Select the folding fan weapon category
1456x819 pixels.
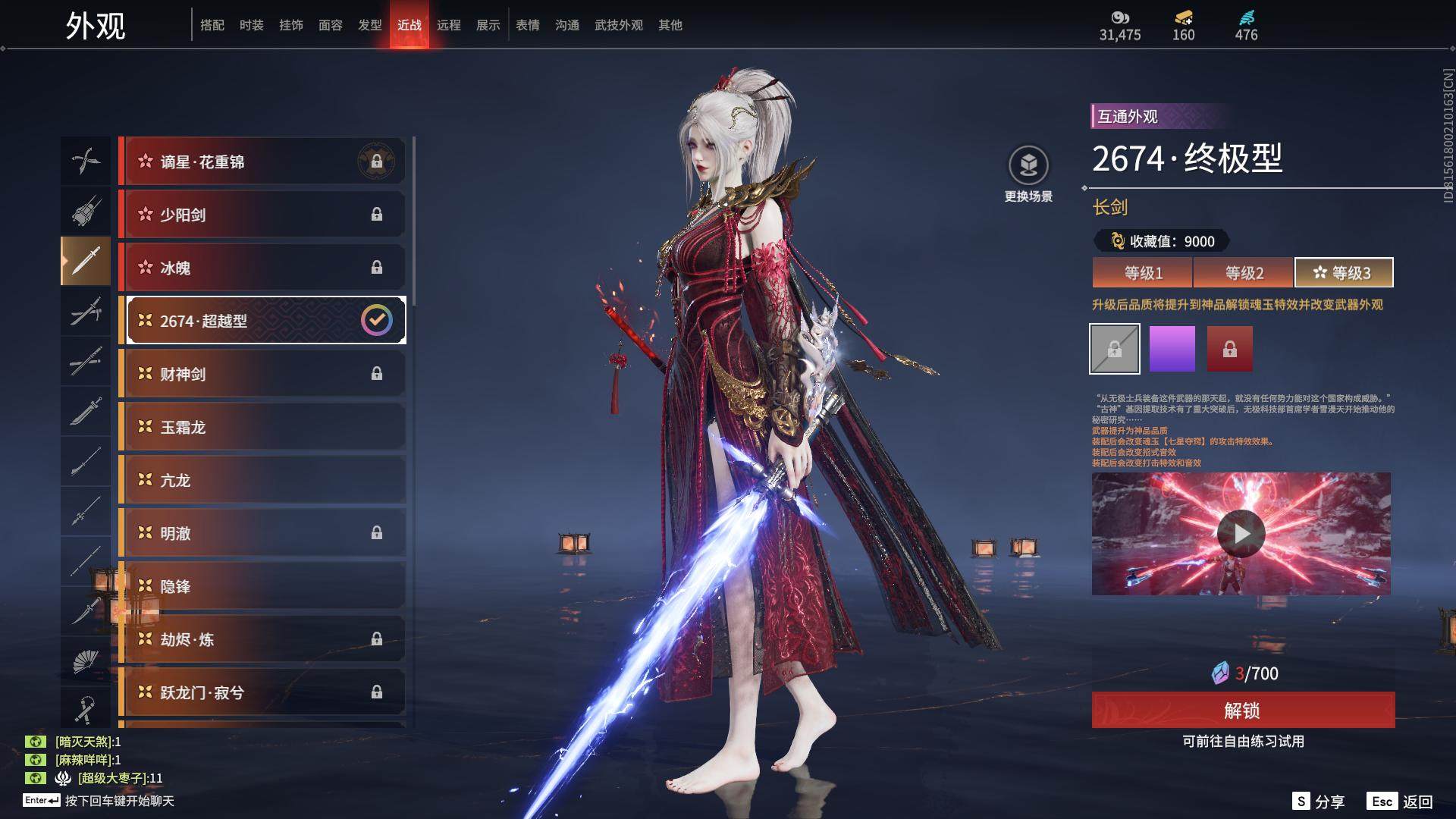85,662
